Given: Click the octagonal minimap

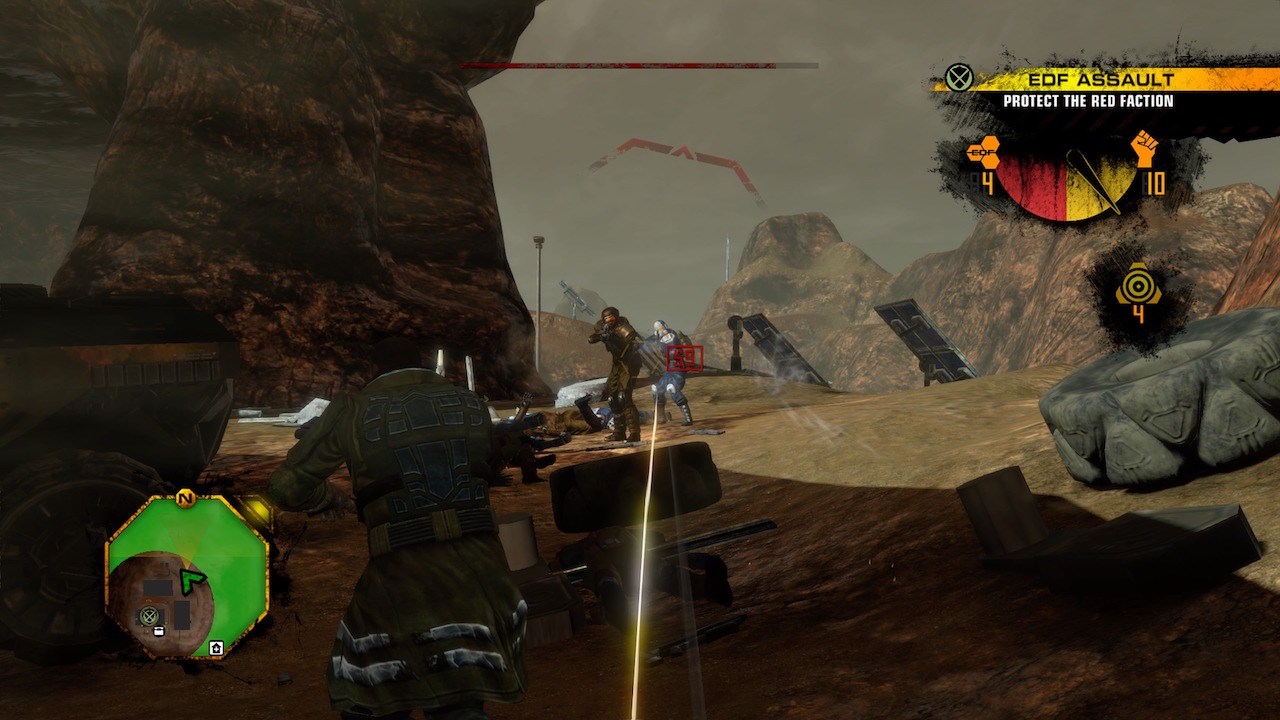Looking at the screenshot, I should (x=187, y=576).
